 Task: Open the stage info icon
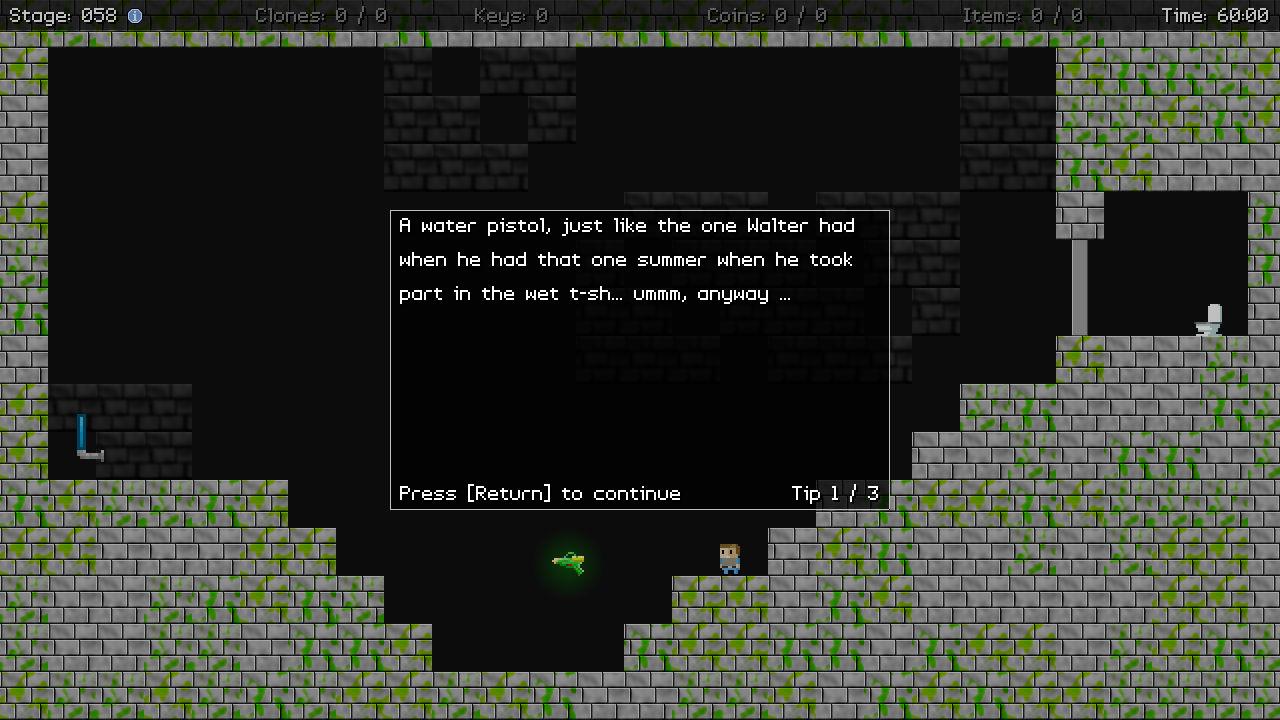[135, 16]
